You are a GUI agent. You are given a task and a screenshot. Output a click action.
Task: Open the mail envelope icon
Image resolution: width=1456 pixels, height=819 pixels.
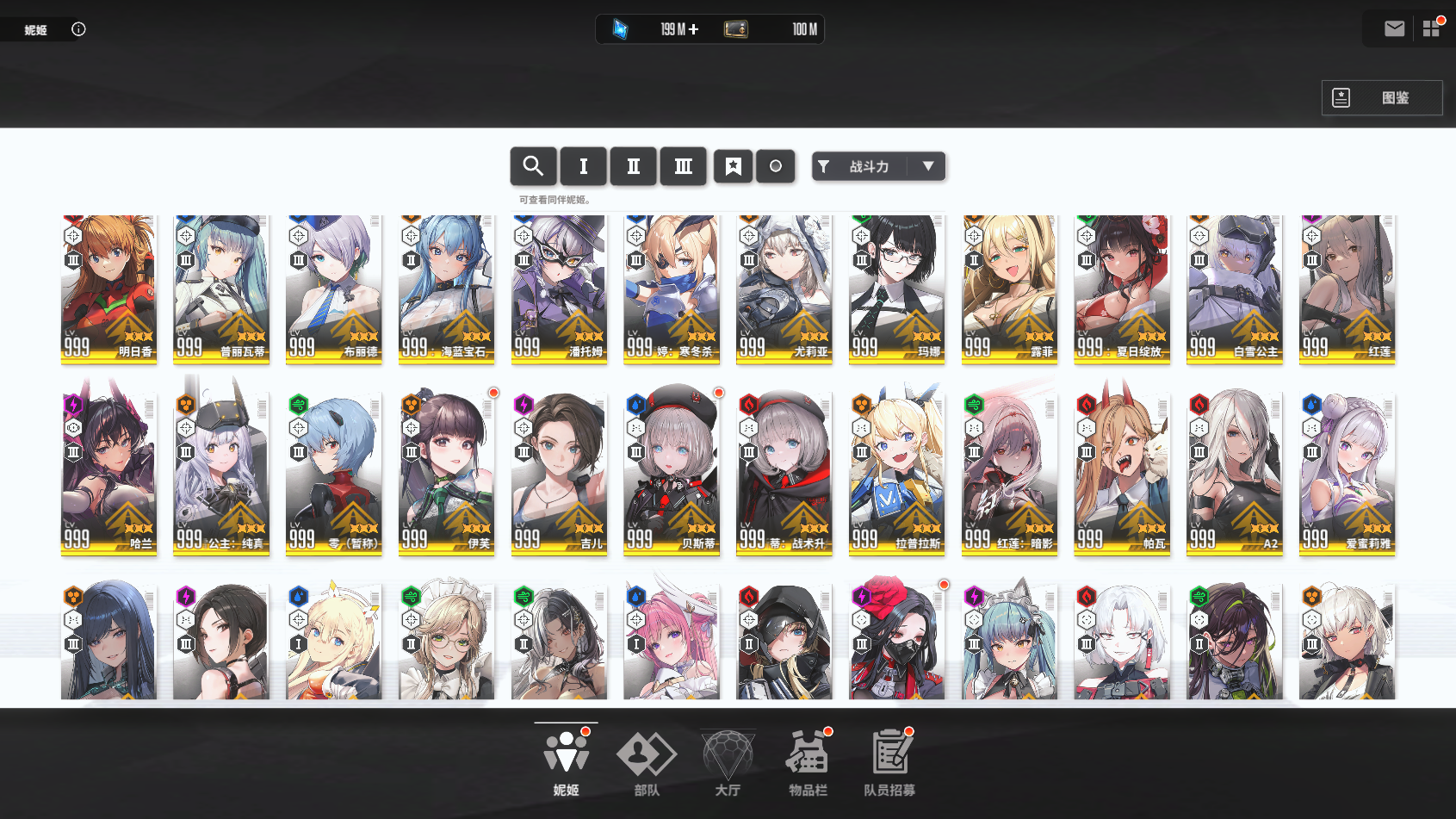[1394, 29]
